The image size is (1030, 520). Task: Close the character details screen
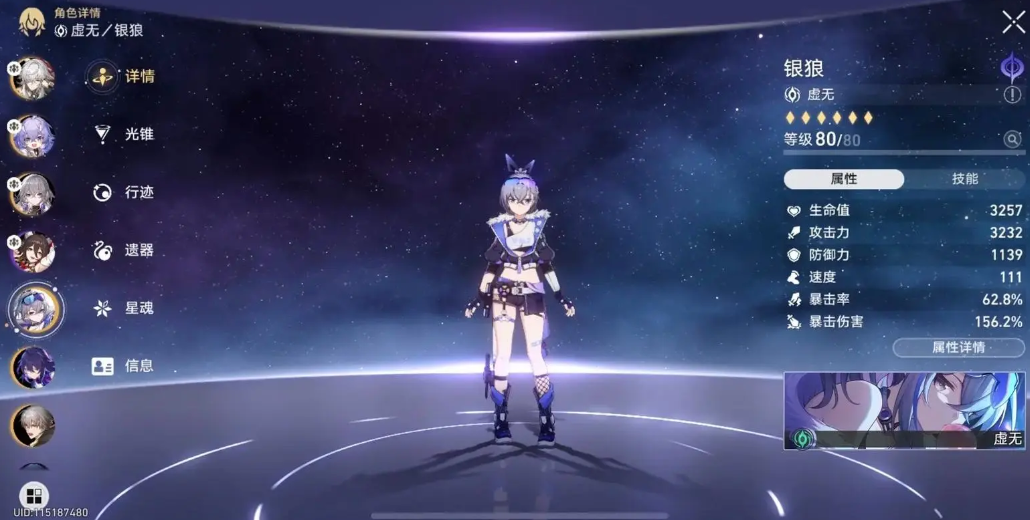(x=1012, y=23)
